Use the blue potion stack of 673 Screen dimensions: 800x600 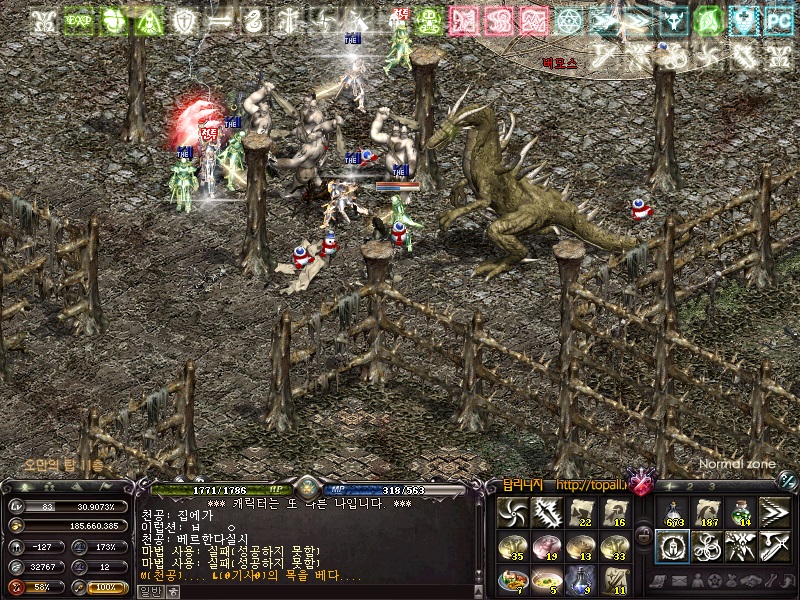[672, 512]
